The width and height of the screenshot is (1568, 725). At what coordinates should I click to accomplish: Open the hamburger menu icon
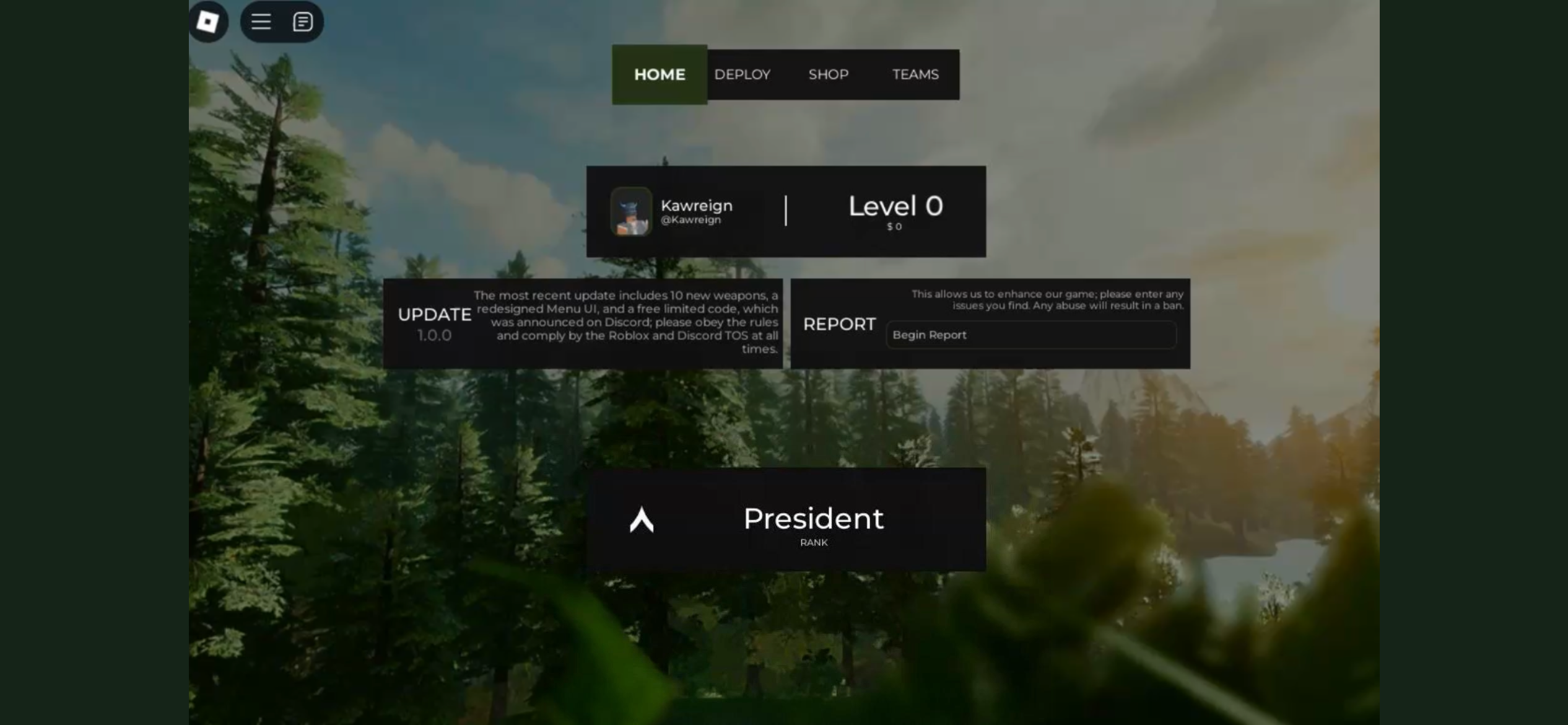point(261,21)
